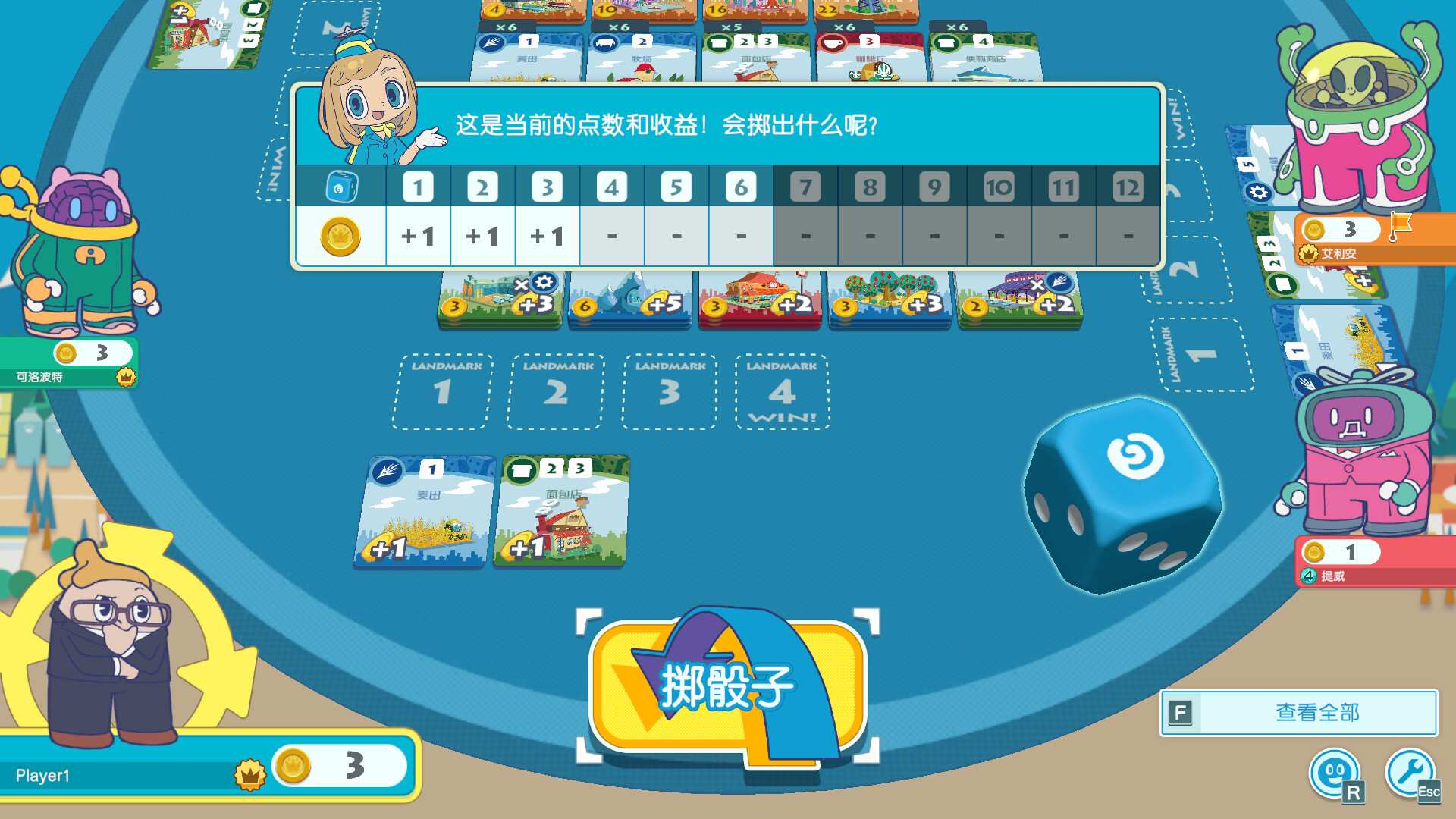Click your owned 面包店 bakery card
The width and height of the screenshot is (1456, 819).
pyautogui.click(x=560, y=512)
